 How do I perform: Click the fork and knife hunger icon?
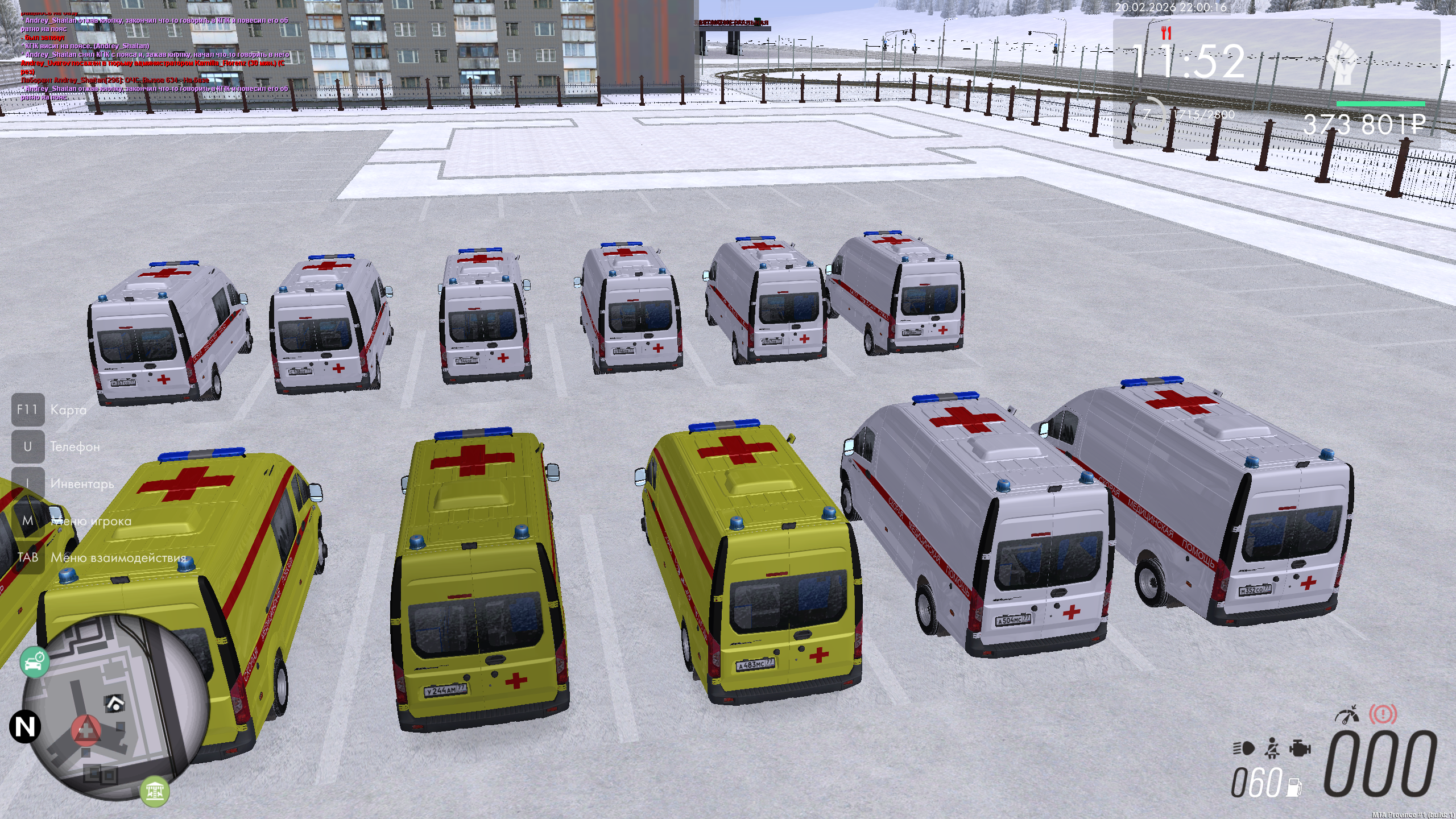point(1167,32)
